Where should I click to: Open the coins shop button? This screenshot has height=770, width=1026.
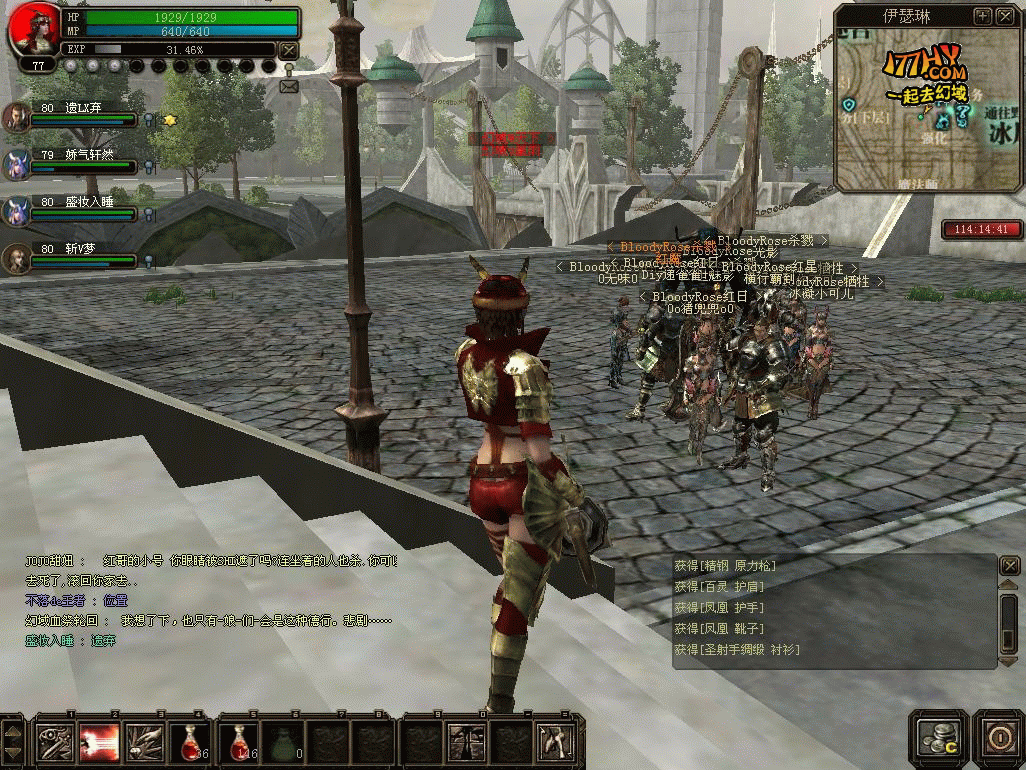coord(938,737)
